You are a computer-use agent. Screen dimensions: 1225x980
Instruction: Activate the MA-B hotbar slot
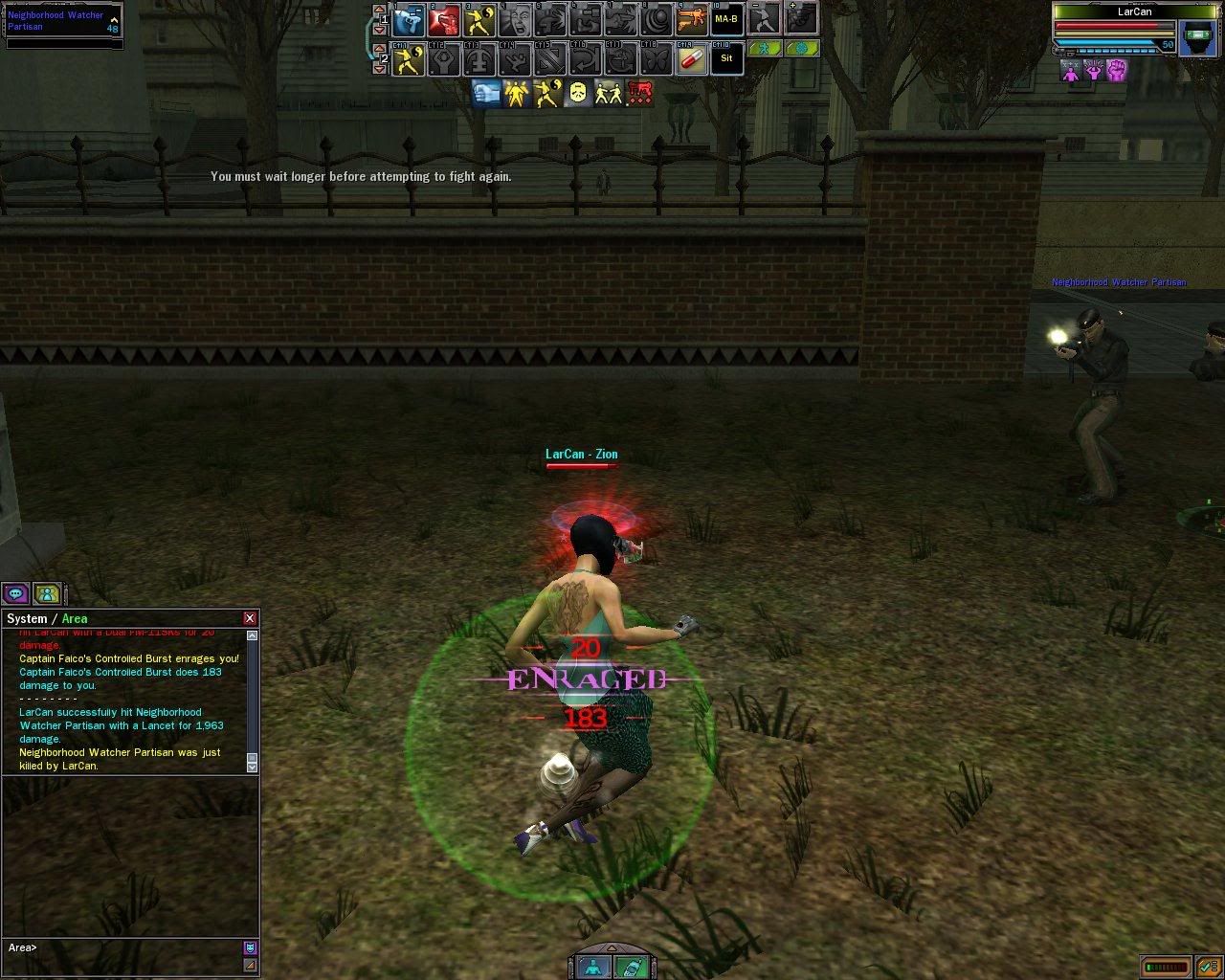pyautogui.click(x=726, y=19)
